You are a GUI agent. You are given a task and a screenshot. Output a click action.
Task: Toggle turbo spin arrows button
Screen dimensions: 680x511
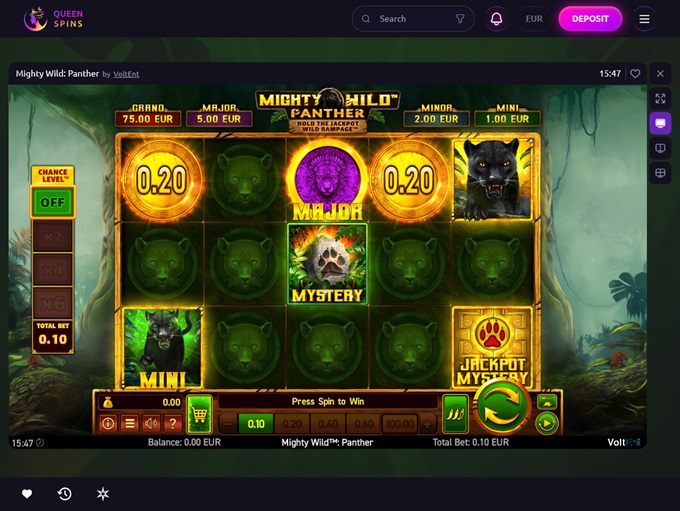click(454, 412)
